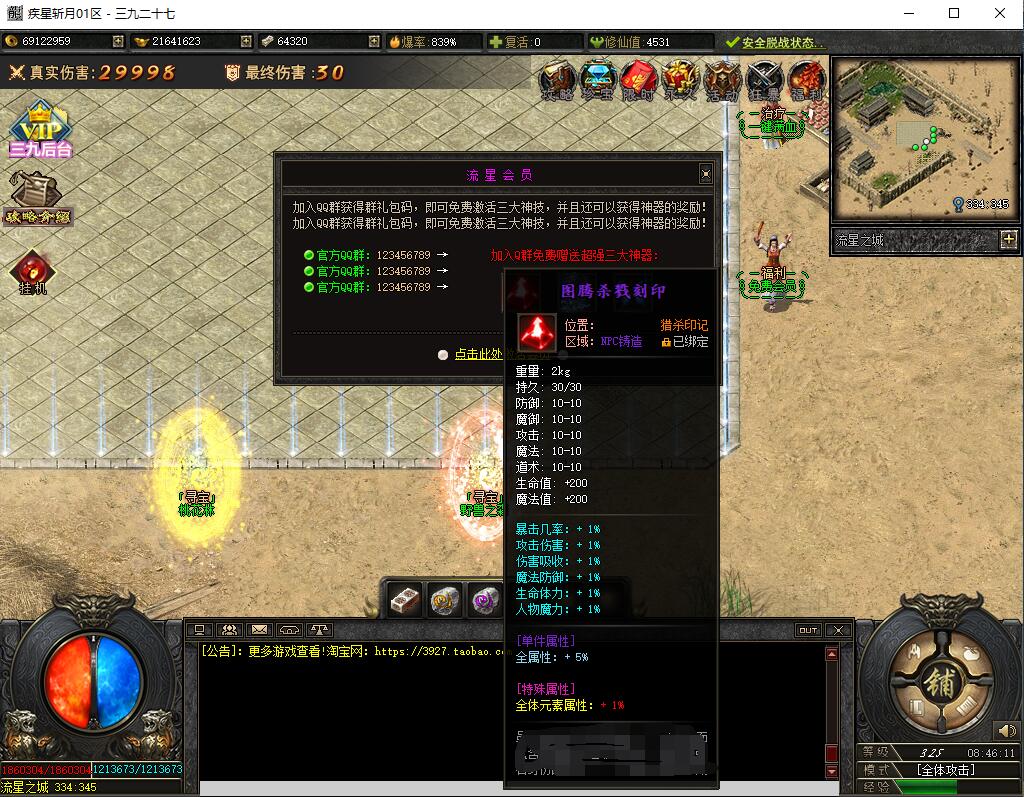1024x797 pixels.
Task: Open the 珍宝 diamond treasure icon
Action: coord(598,80)
